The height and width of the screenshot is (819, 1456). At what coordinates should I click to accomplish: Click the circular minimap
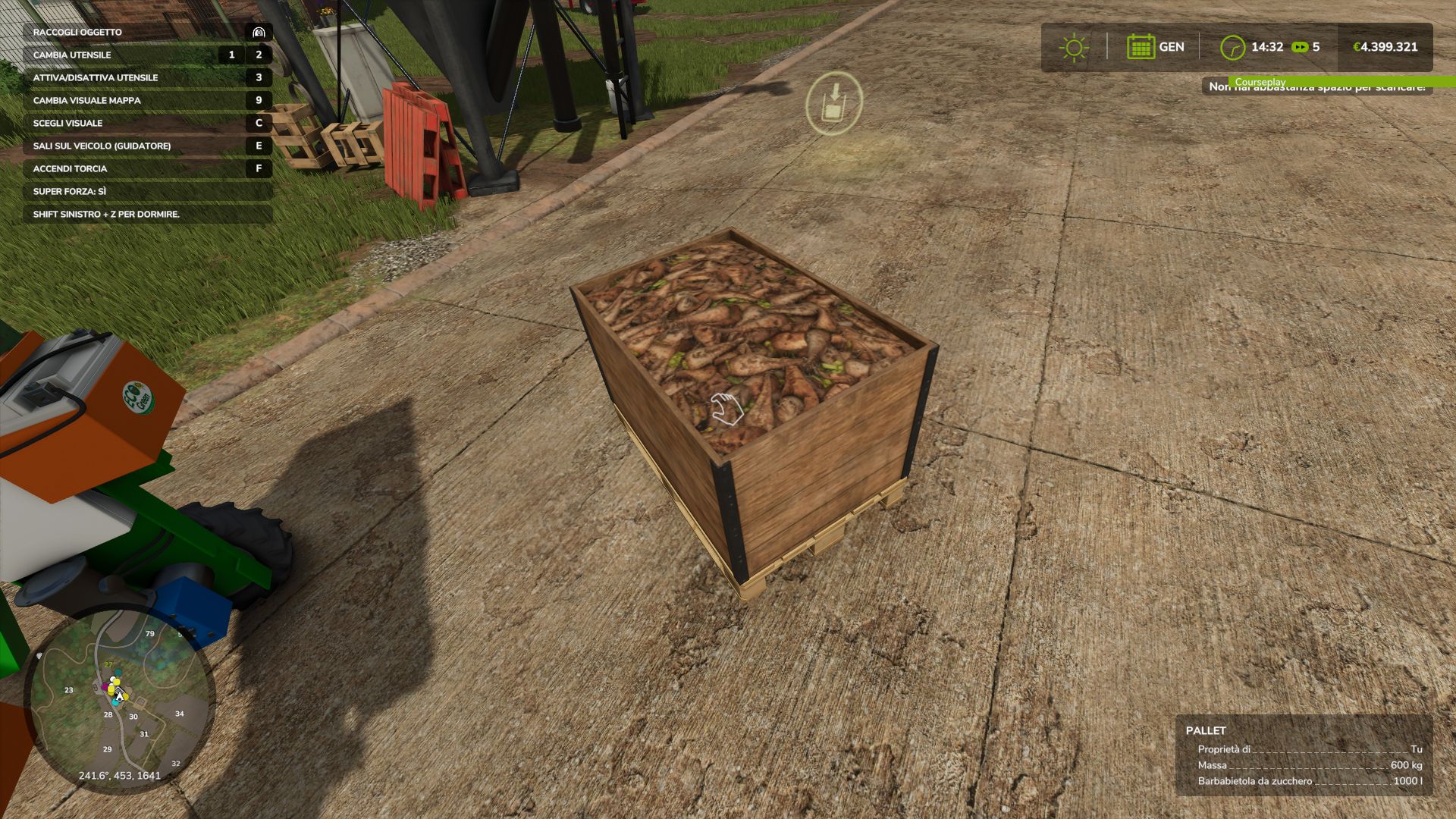tap(120, 698)
